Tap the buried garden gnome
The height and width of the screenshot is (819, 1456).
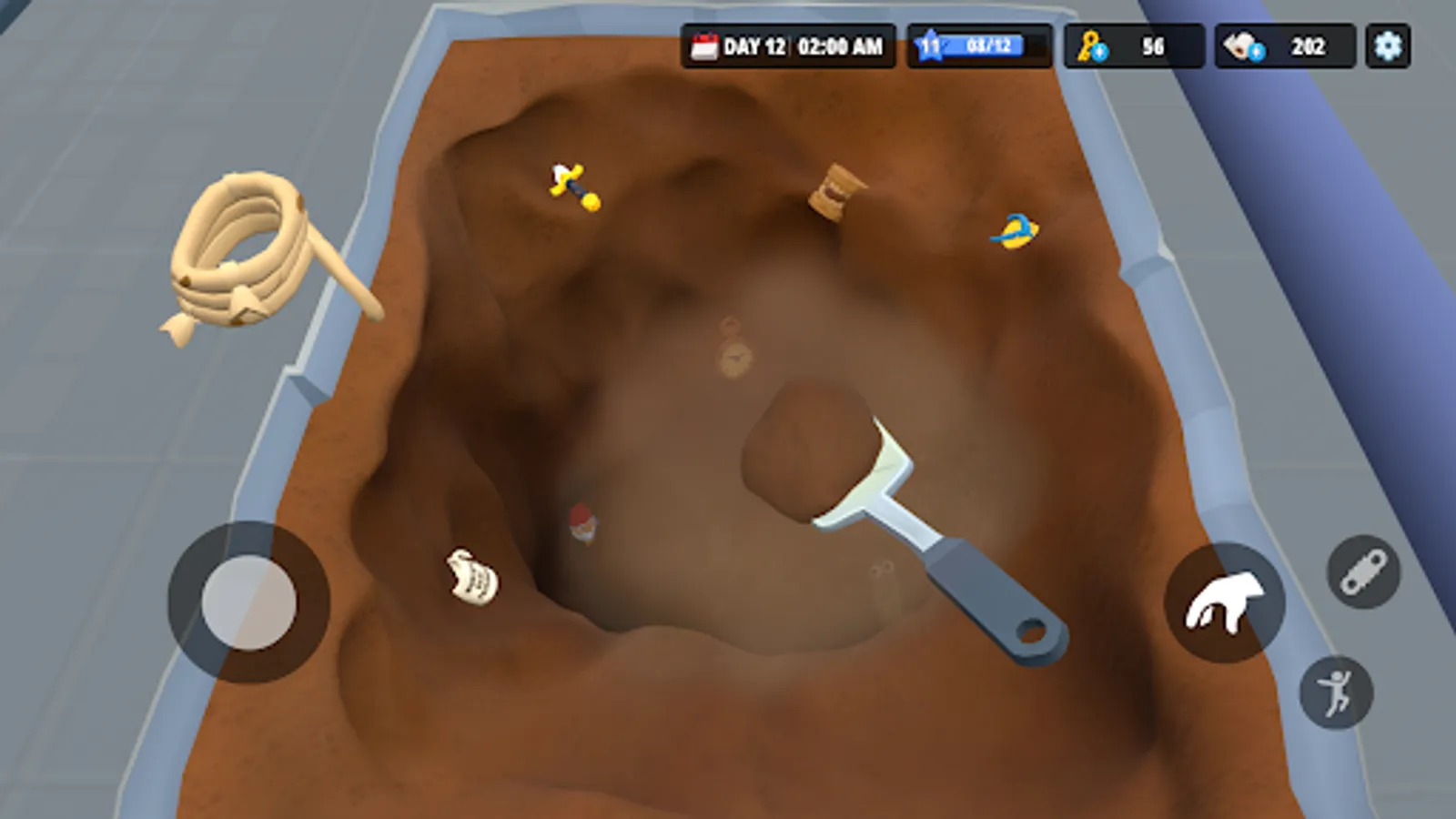[x=583, y=526]
